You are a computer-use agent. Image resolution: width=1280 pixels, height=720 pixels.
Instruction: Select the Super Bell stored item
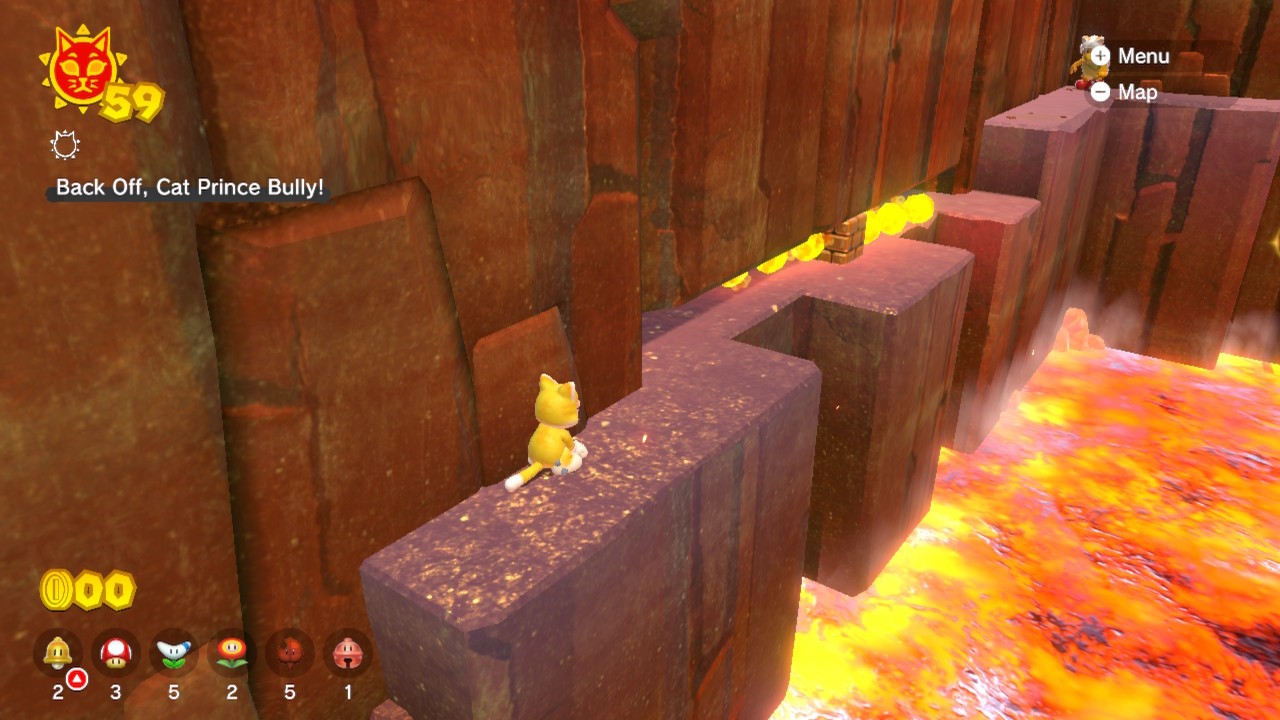58,653
